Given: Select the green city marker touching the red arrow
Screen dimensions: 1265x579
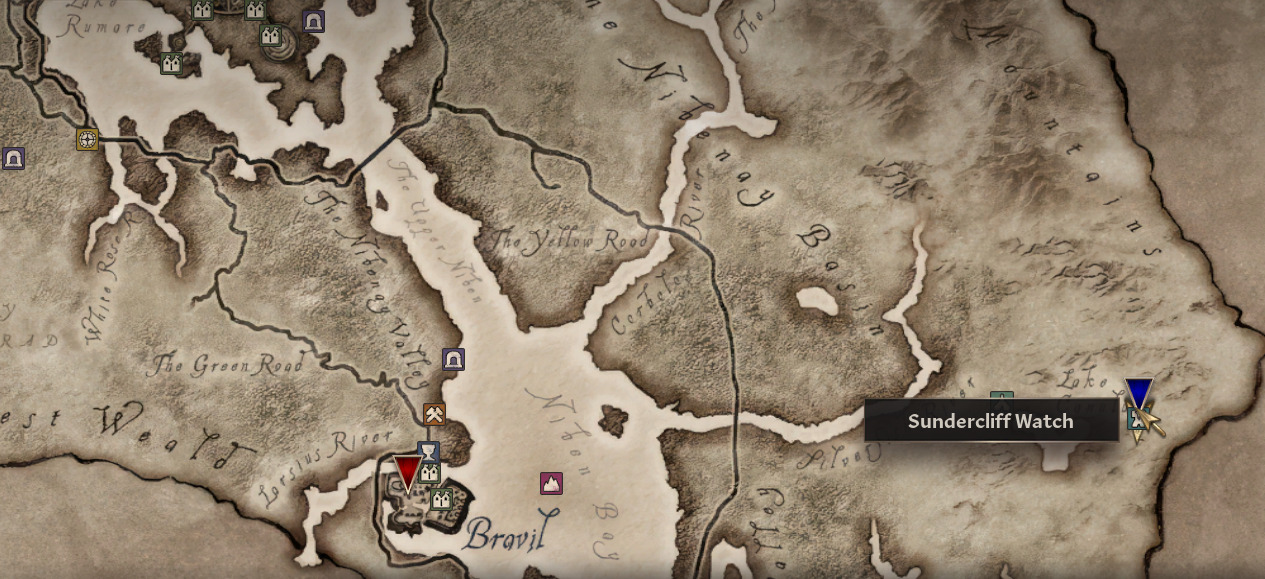Looking at the screenshot, I should 429,471.
